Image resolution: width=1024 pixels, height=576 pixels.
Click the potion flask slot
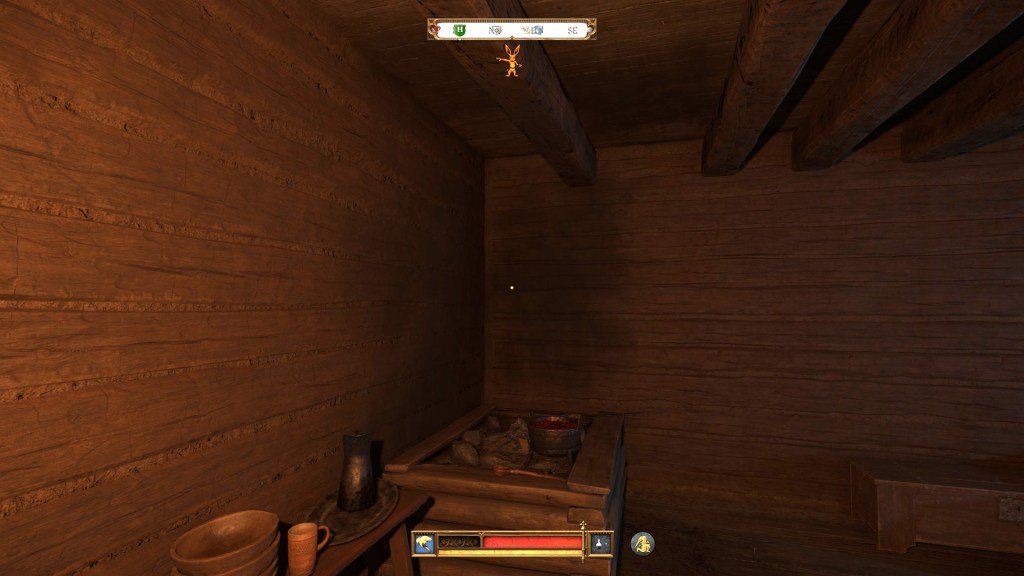[600, 543]
